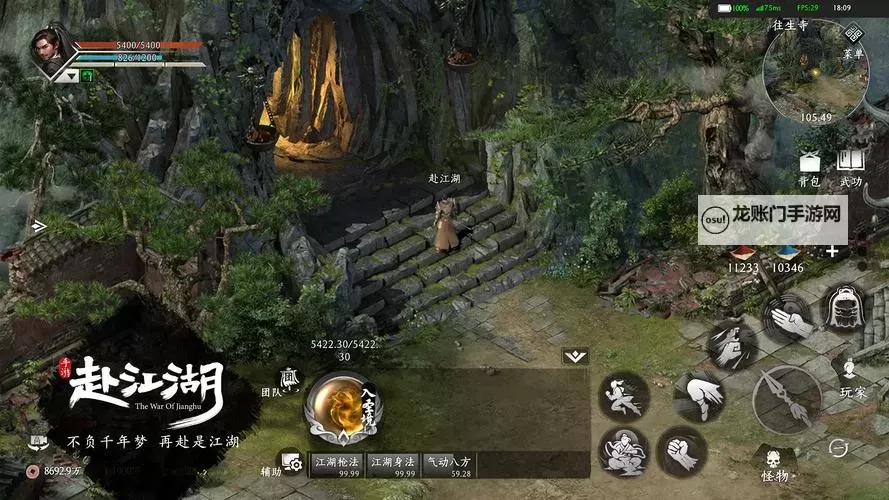The height and width of the screenshot is (500, 889).
Task: Open the 背包 backpack inventory
Action: click(x=808, y=164)
